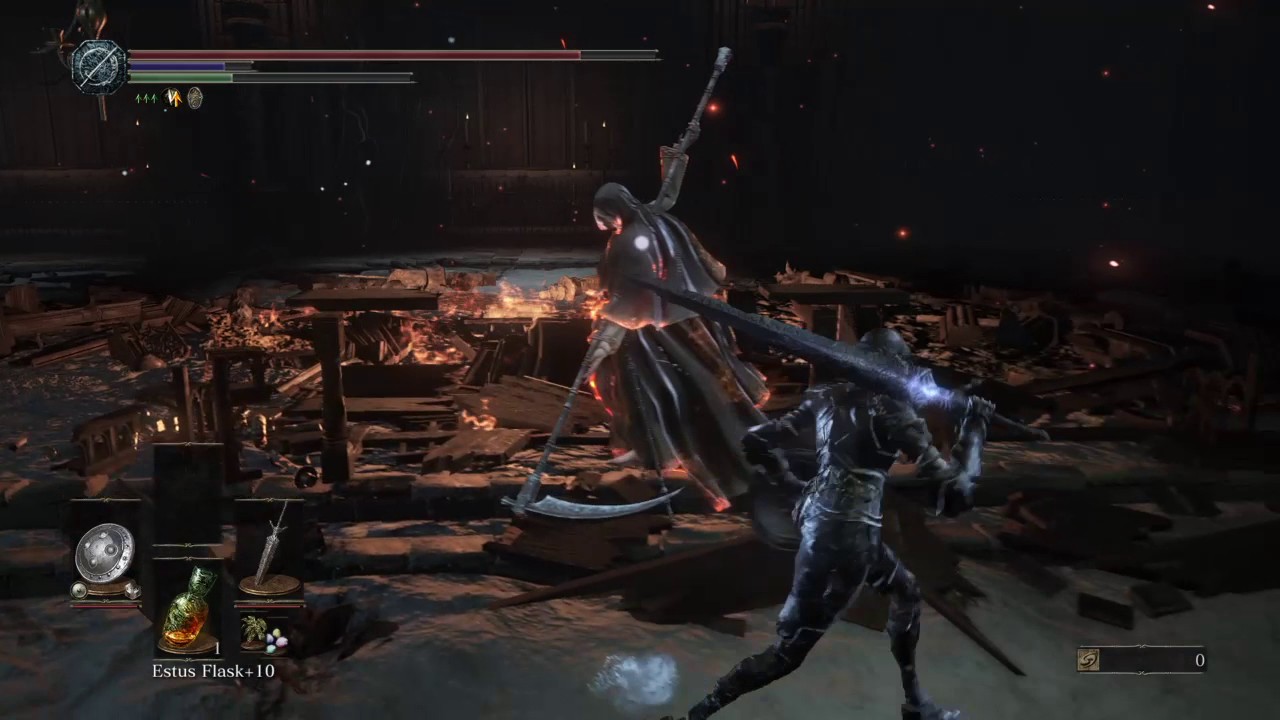Click the oval ring-pattern status effect icon
1280x720 pixels.
click(x=195, y=98)
